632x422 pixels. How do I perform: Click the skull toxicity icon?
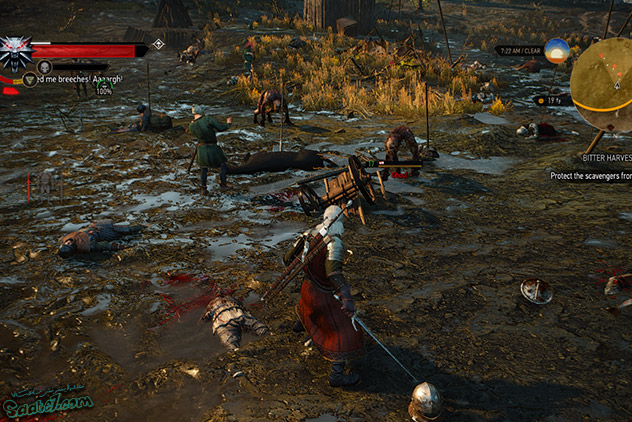pos(44,66)
